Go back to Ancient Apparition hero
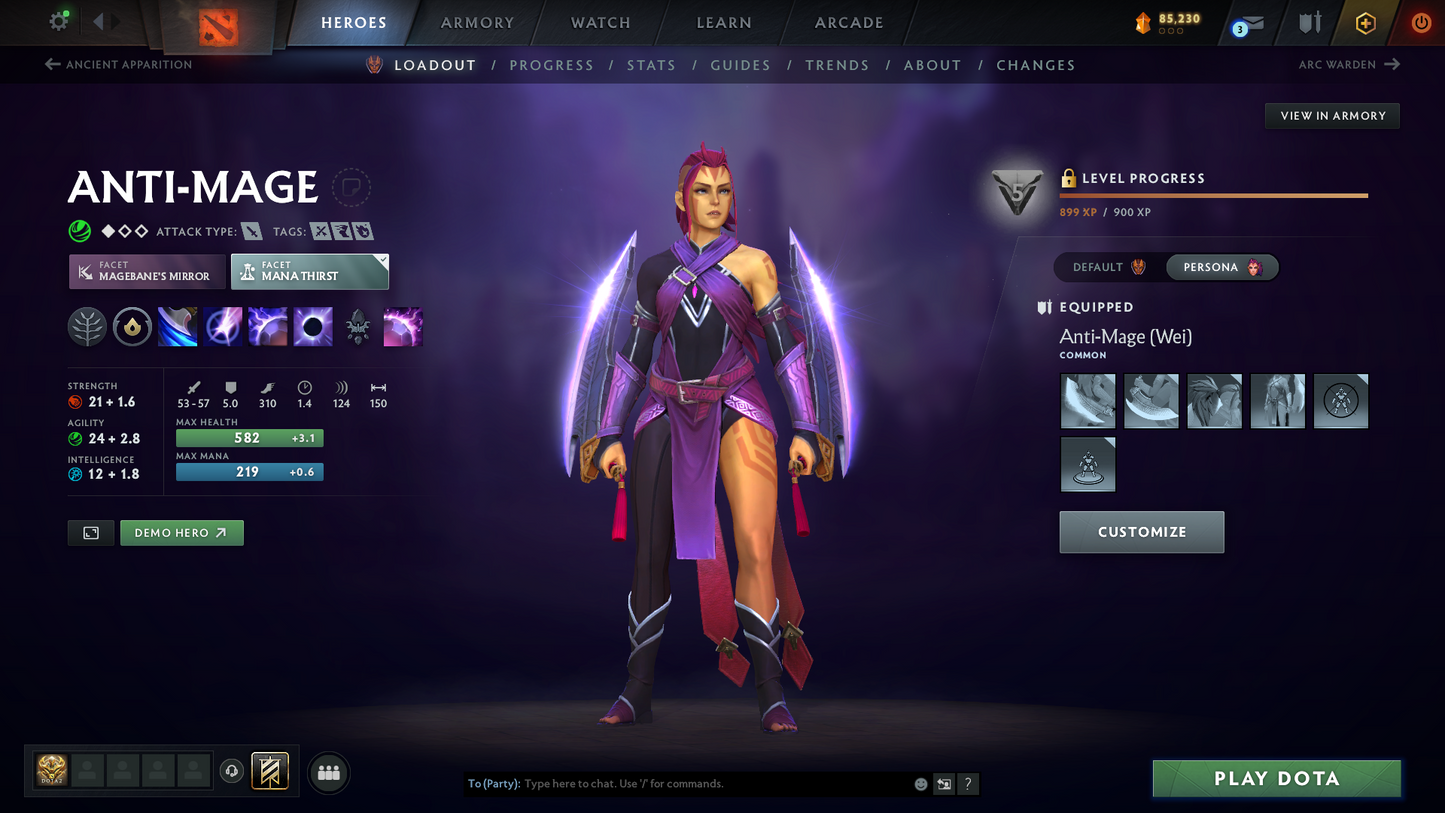 pos(118,64)
